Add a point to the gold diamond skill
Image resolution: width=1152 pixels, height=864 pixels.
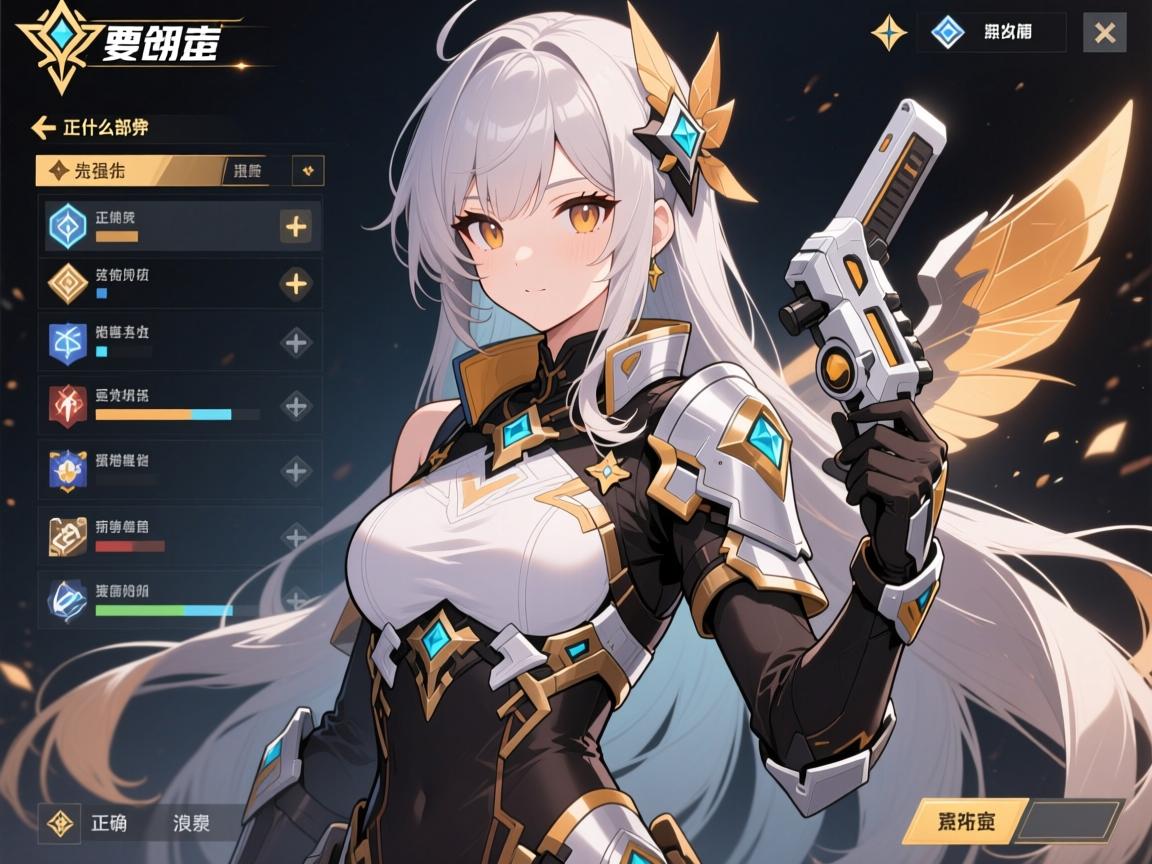point(296,284)
